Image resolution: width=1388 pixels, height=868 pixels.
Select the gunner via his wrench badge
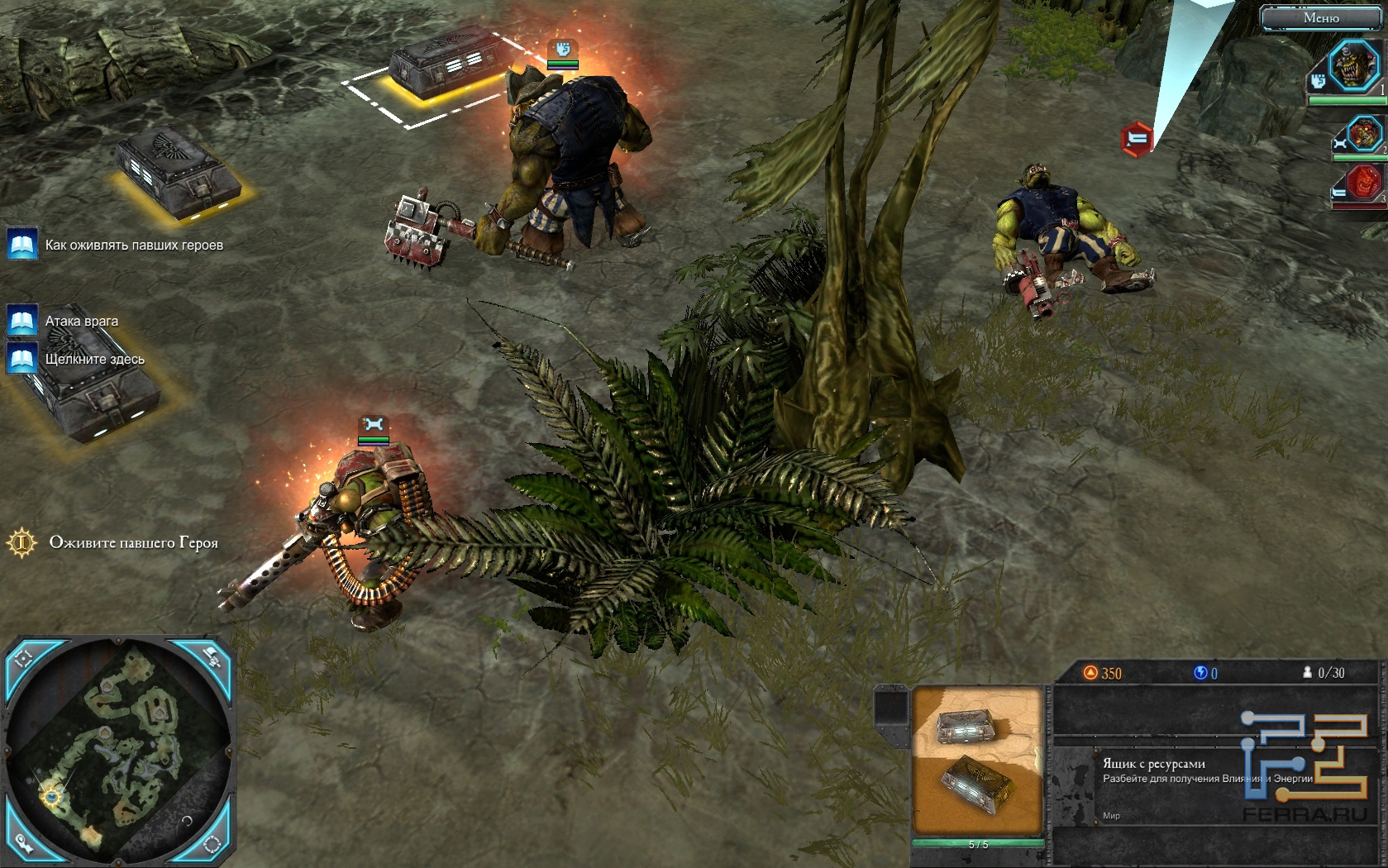374,424
